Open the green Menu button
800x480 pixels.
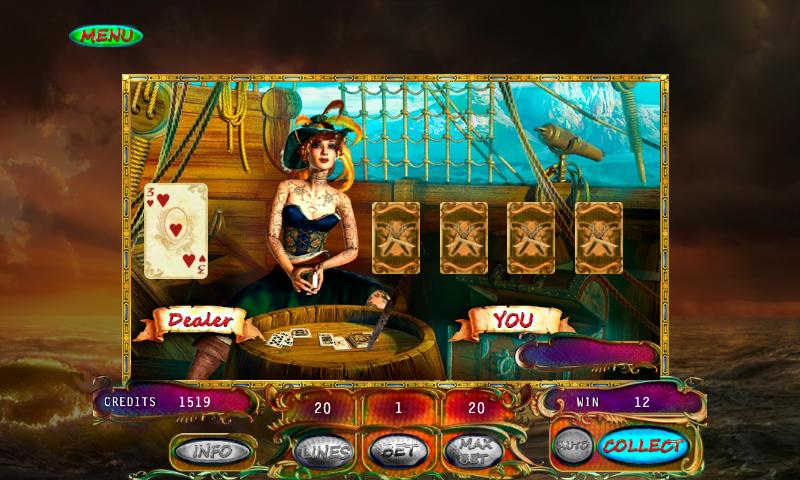pyautogui.click(x=106, y=35)
